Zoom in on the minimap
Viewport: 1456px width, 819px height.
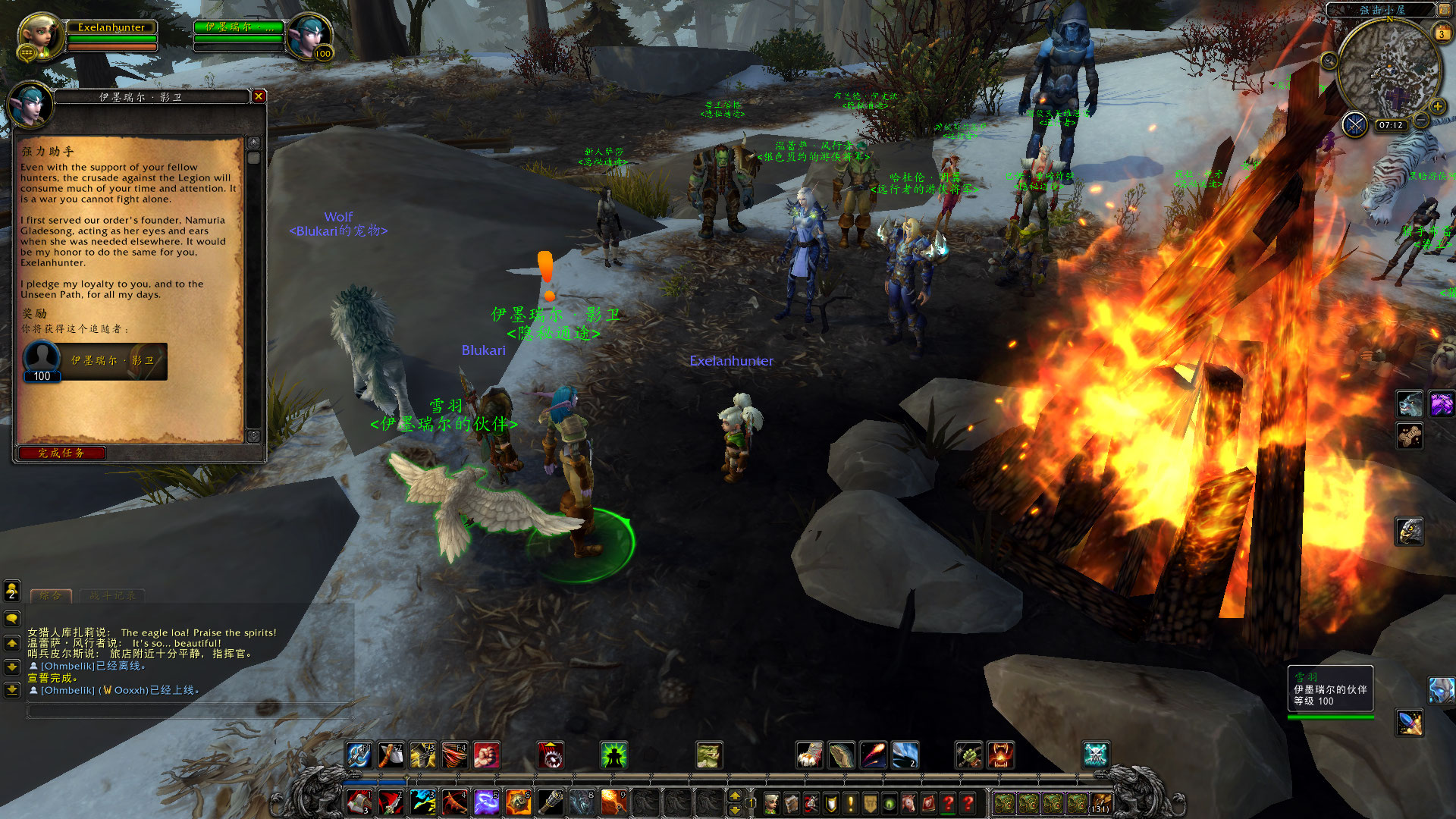[1437, 106]
